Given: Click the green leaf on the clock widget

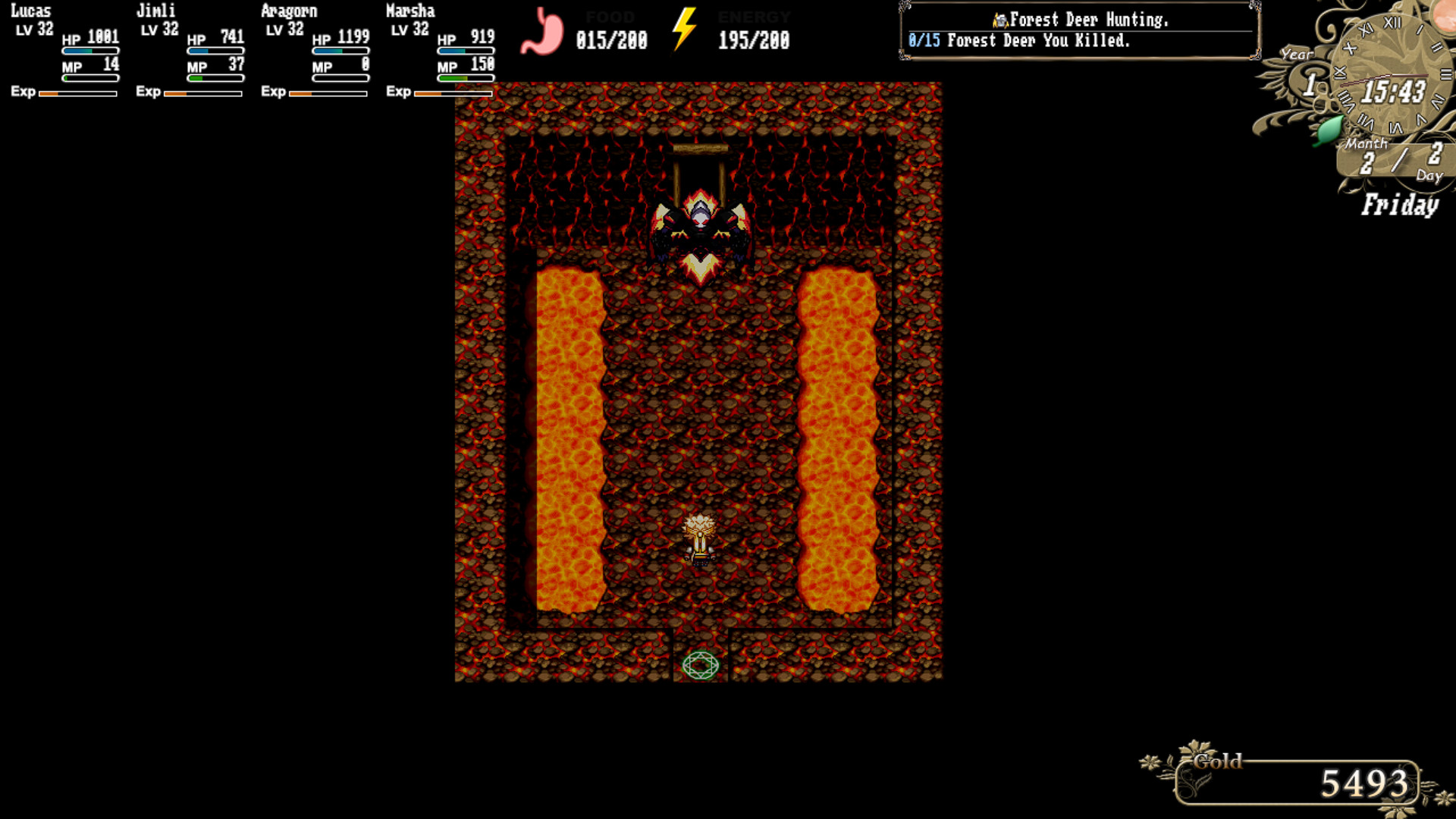Looking at the screenshot, I should (x=1329, y=129).
